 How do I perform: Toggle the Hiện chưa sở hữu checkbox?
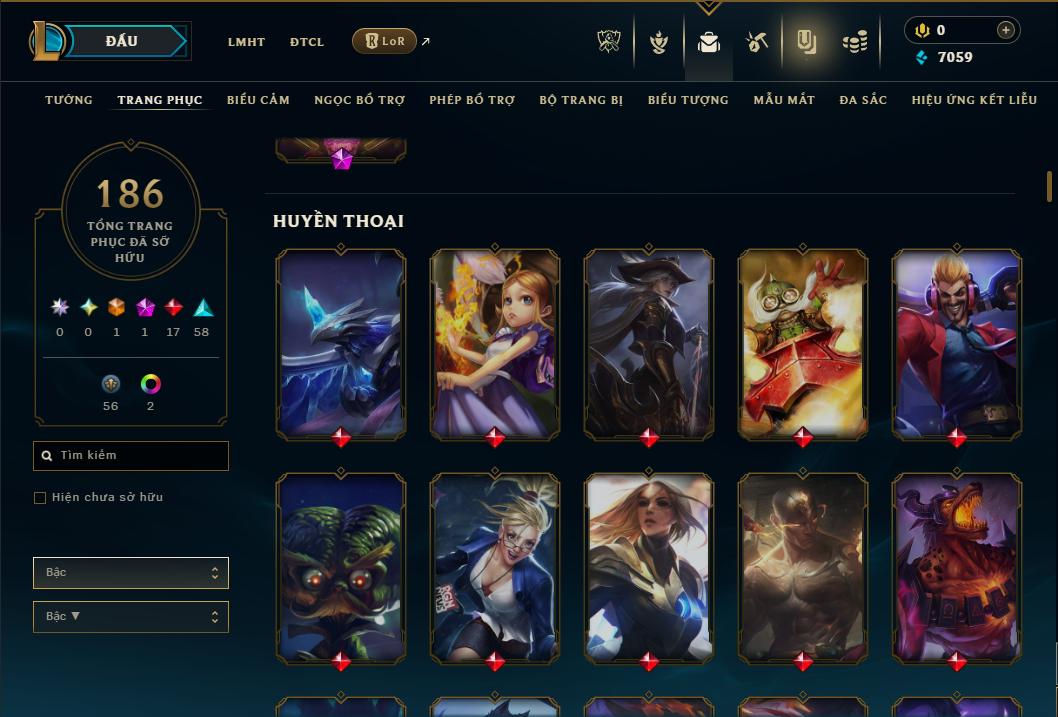(x=40, y=498)
